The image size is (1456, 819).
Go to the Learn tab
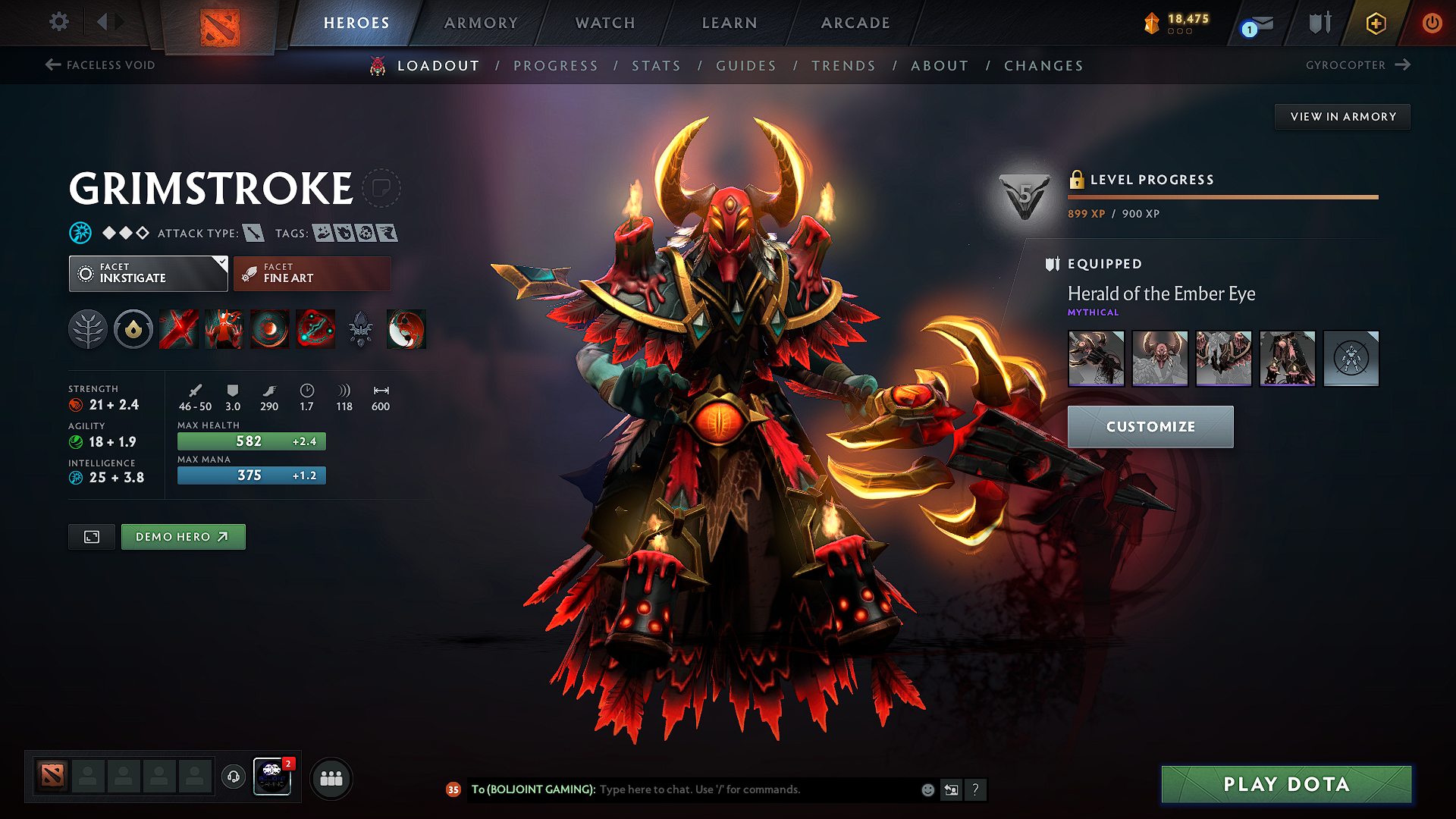click(730, 23)
